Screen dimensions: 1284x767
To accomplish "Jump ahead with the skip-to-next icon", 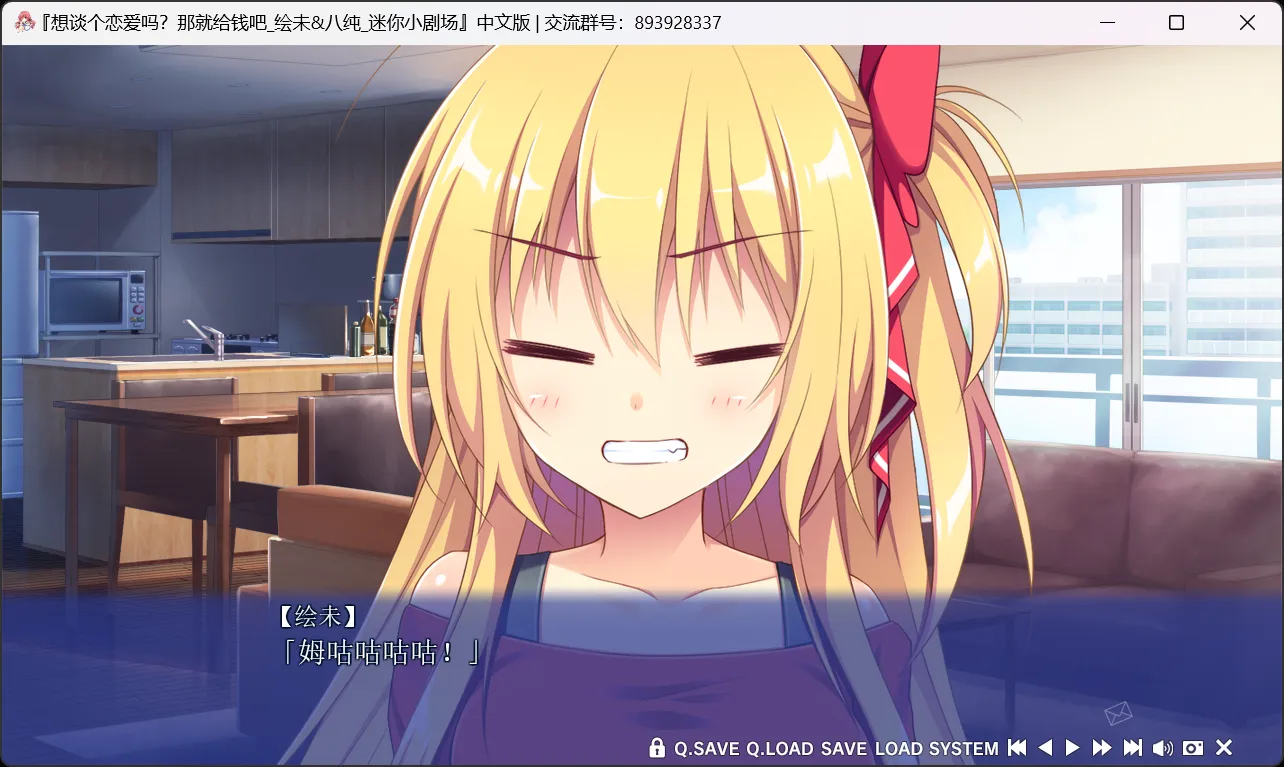I will click(1132, 748).
